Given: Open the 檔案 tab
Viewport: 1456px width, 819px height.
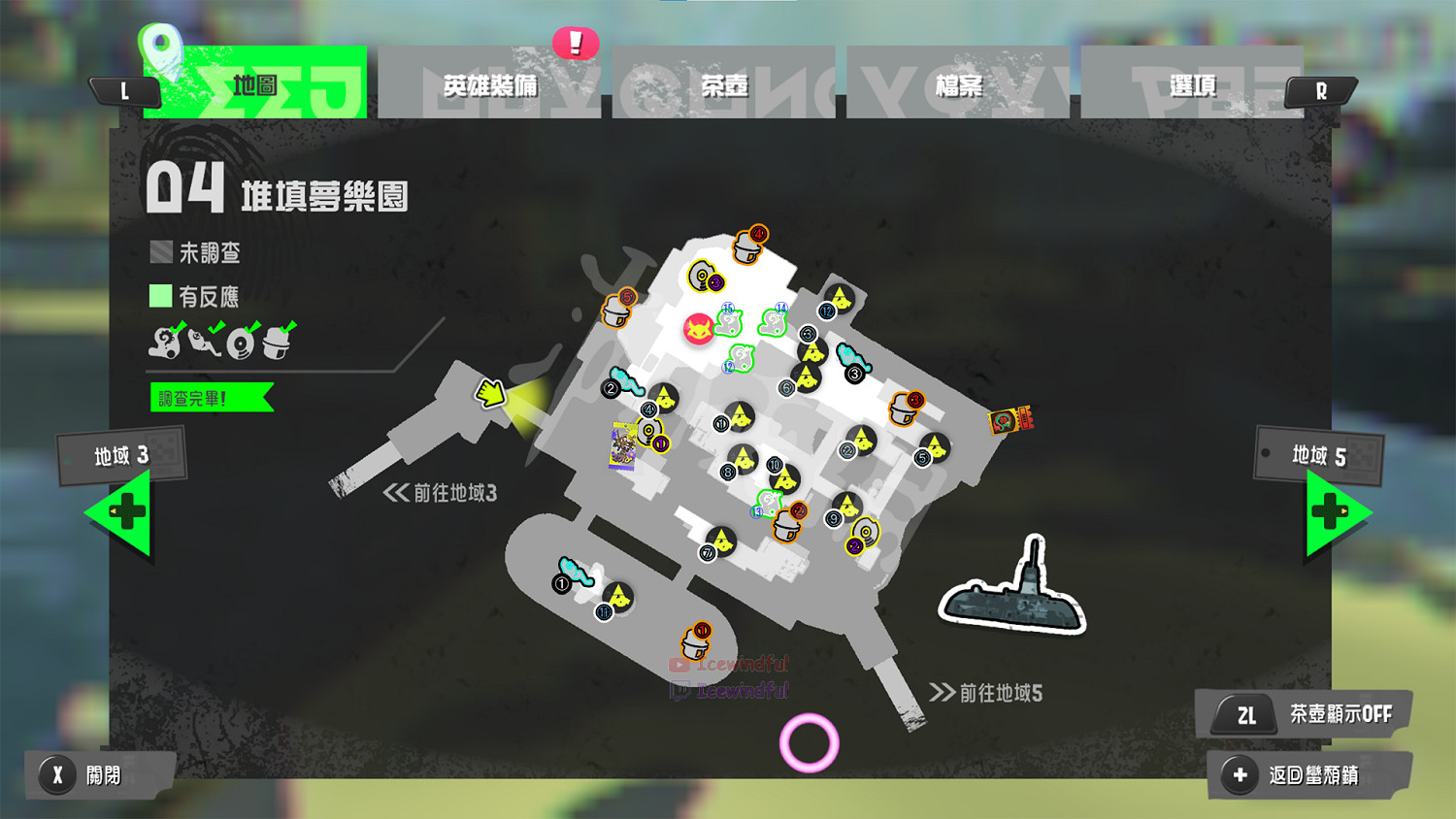Looking at the screenshot, I should (956, 85).
